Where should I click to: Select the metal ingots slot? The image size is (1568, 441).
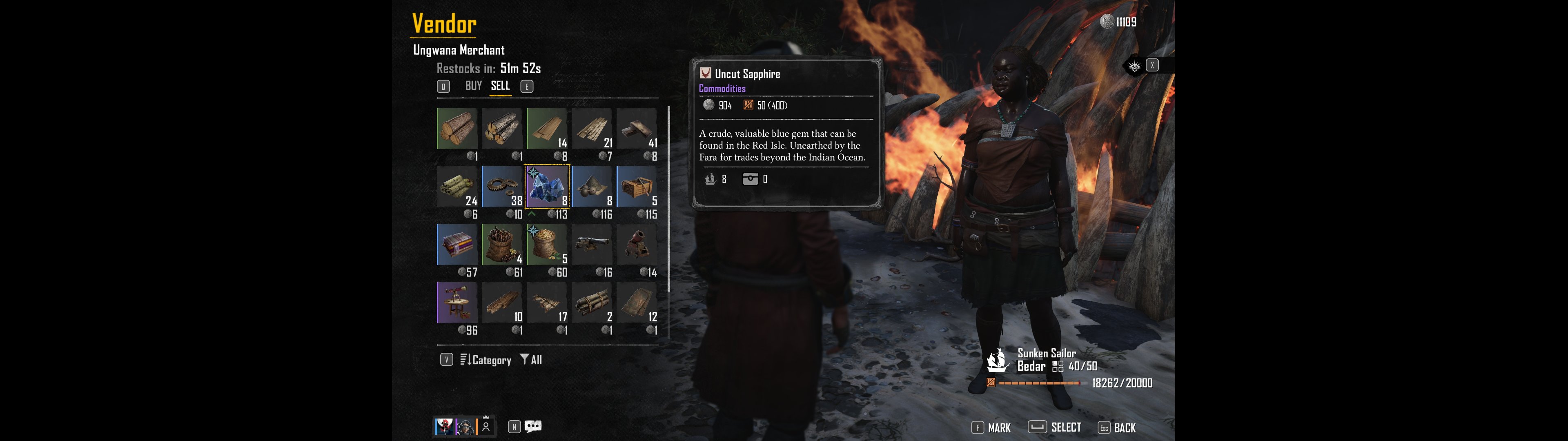[636, 129]
